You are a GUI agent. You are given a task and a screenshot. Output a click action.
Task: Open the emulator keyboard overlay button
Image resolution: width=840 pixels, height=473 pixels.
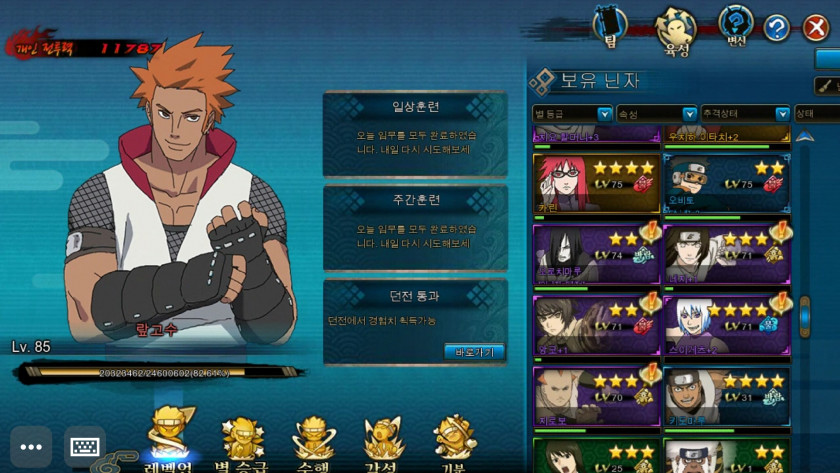85,447
